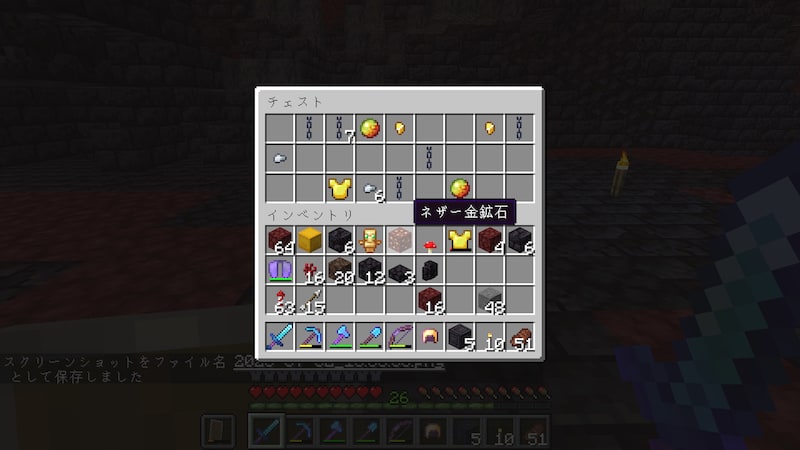Pick up the Totem of Undying
Screen dimensions: 800x450
371,240
